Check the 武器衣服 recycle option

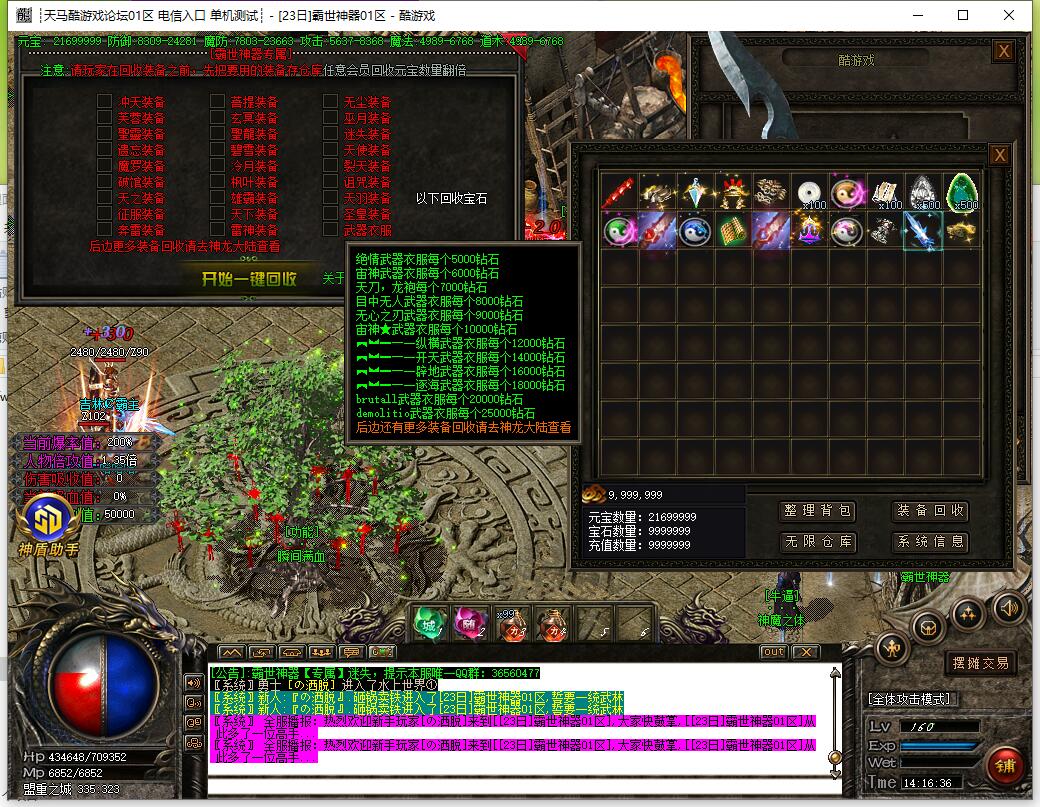click(330, 230)
